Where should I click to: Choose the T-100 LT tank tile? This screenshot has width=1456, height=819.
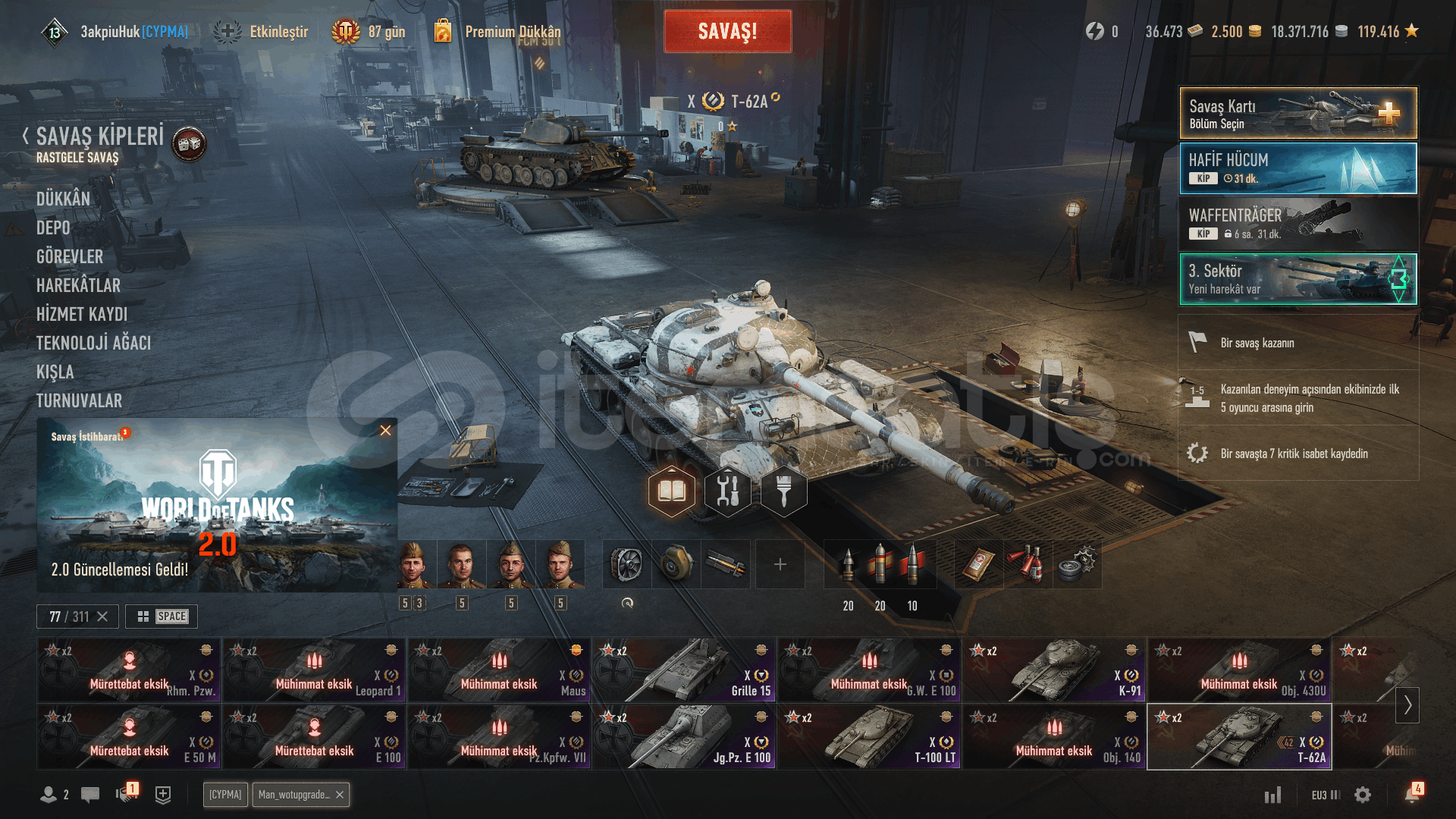(869, 737)
